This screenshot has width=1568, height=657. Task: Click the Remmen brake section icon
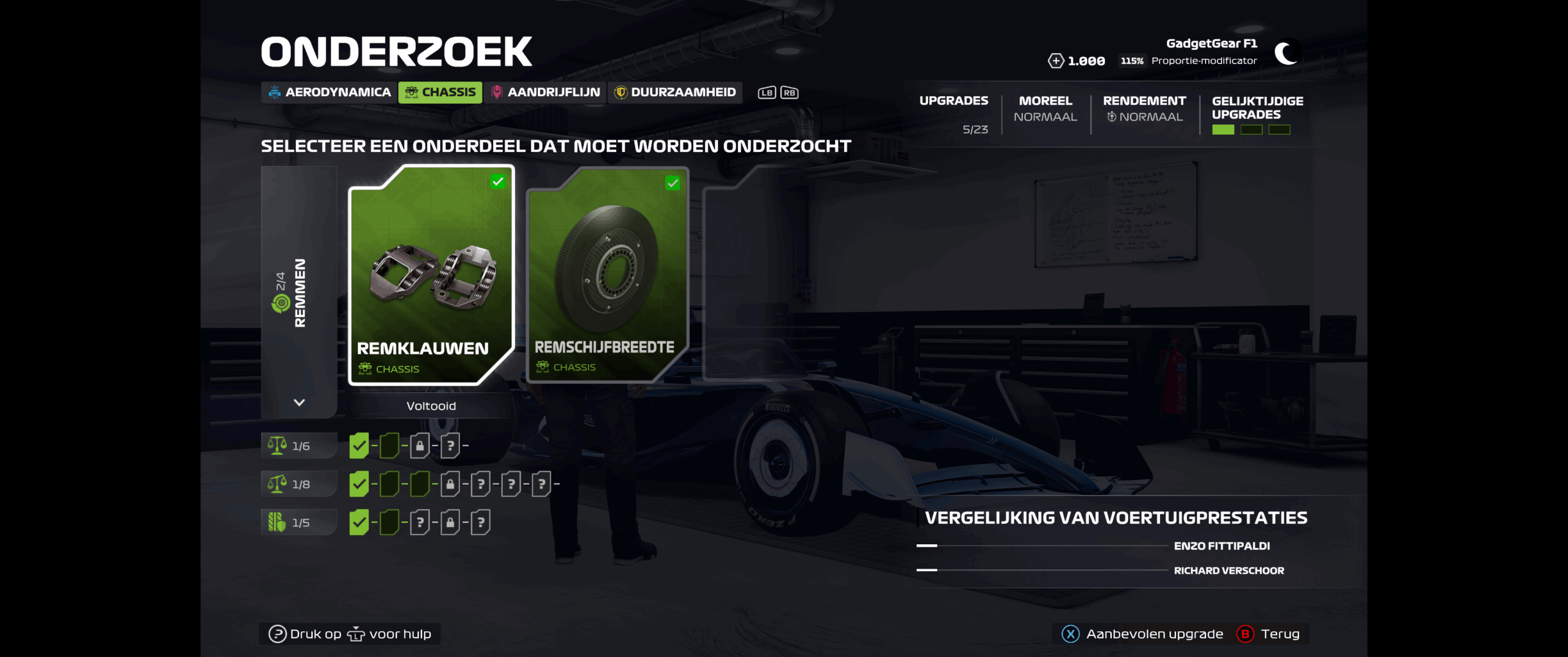pos(282,300)
